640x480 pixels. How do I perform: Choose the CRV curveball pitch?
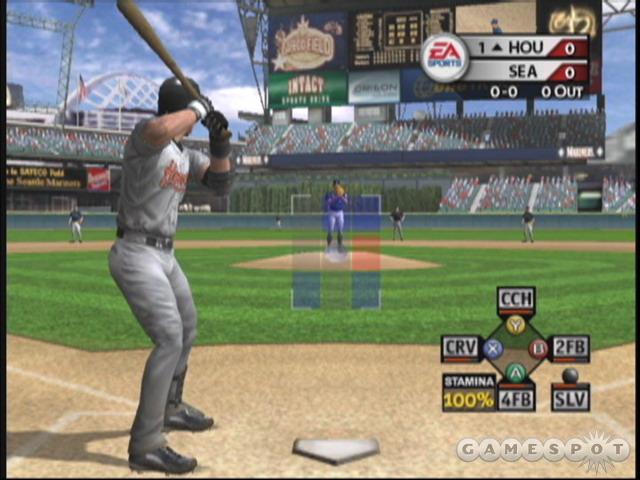(461, 348)
